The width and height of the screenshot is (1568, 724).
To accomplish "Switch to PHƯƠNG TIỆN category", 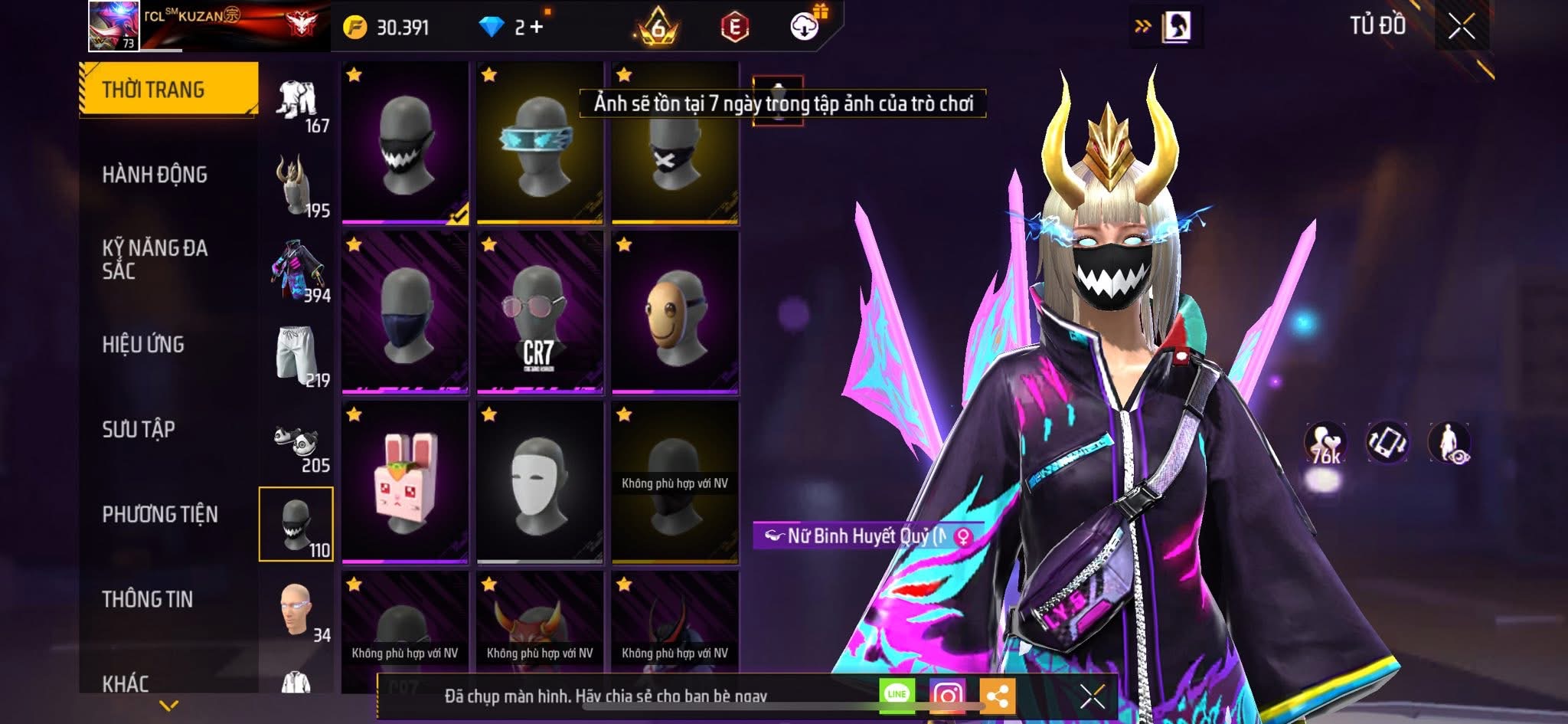I will [x=160, y=514].
